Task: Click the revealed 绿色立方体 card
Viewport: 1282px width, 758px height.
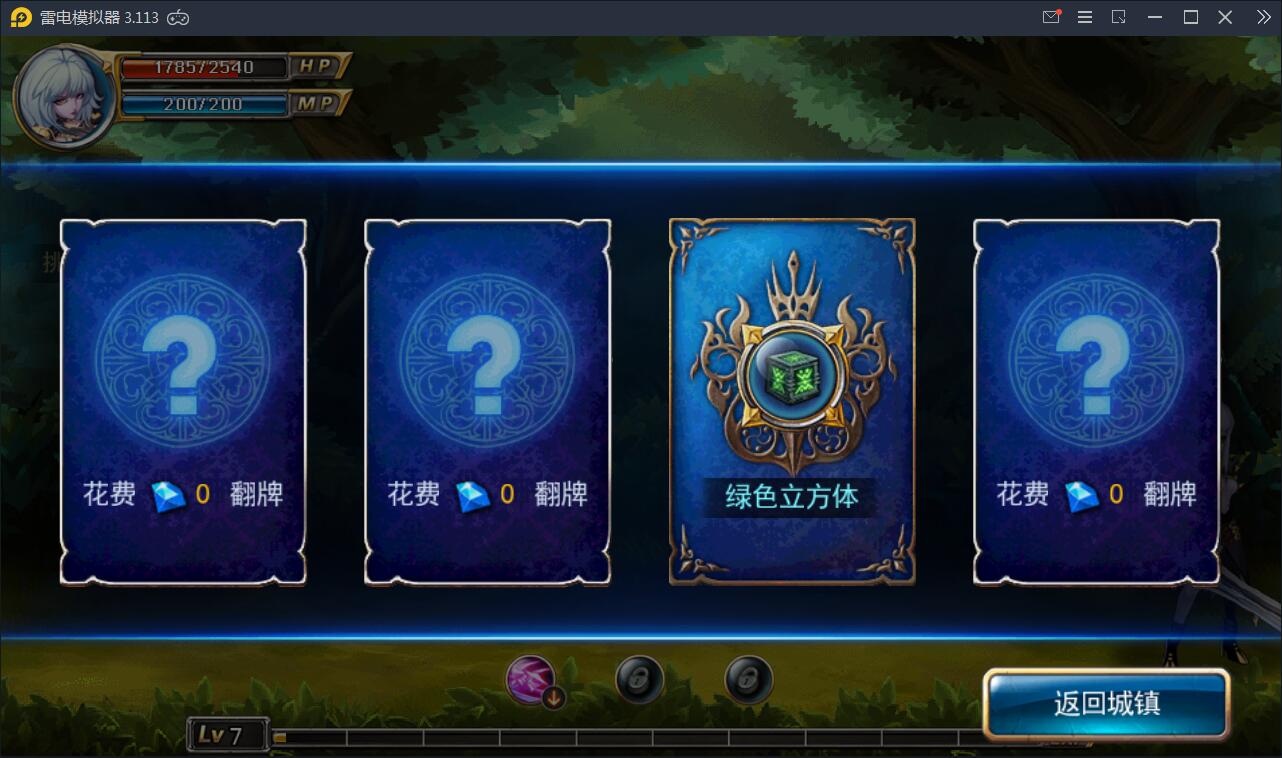Action: [792, 400]
